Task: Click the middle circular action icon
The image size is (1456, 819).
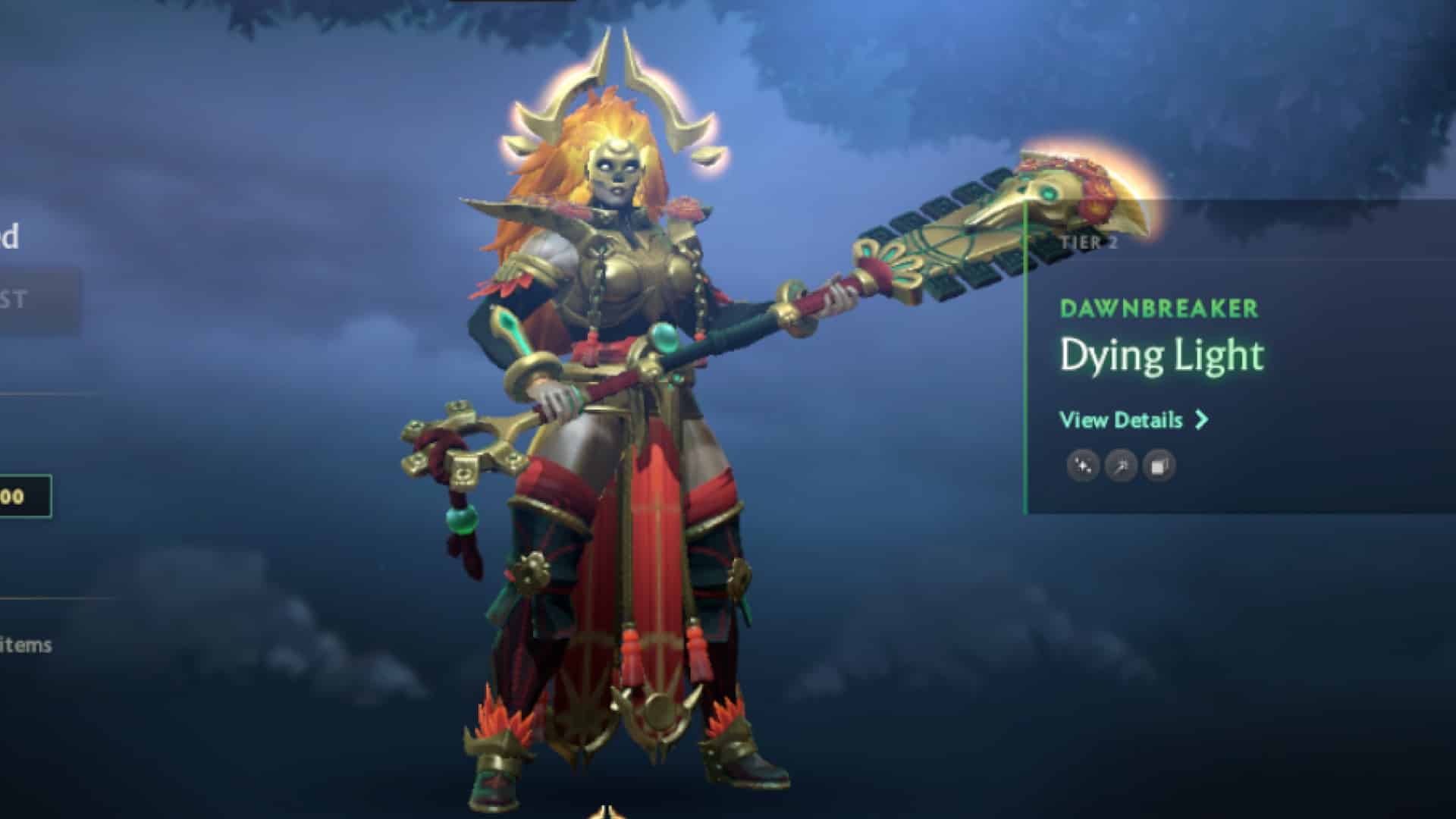Action: click(x=1122, y=466)
